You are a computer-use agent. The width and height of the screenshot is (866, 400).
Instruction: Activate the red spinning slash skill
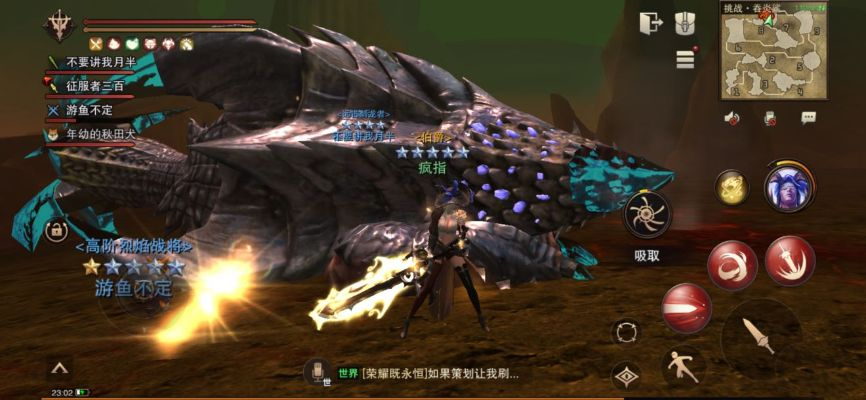pyautogui.click(x=732, y=265)
